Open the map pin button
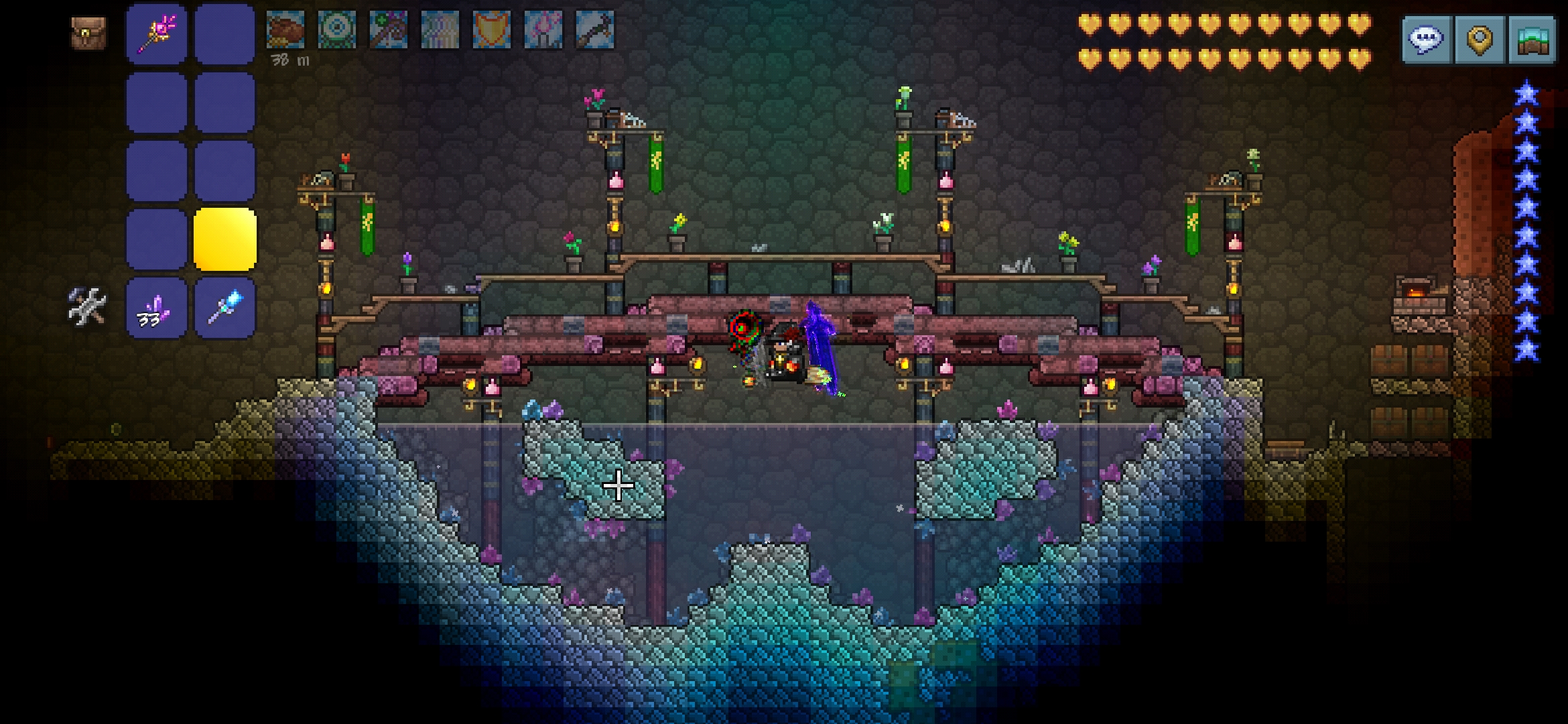 pos(1480,40)
